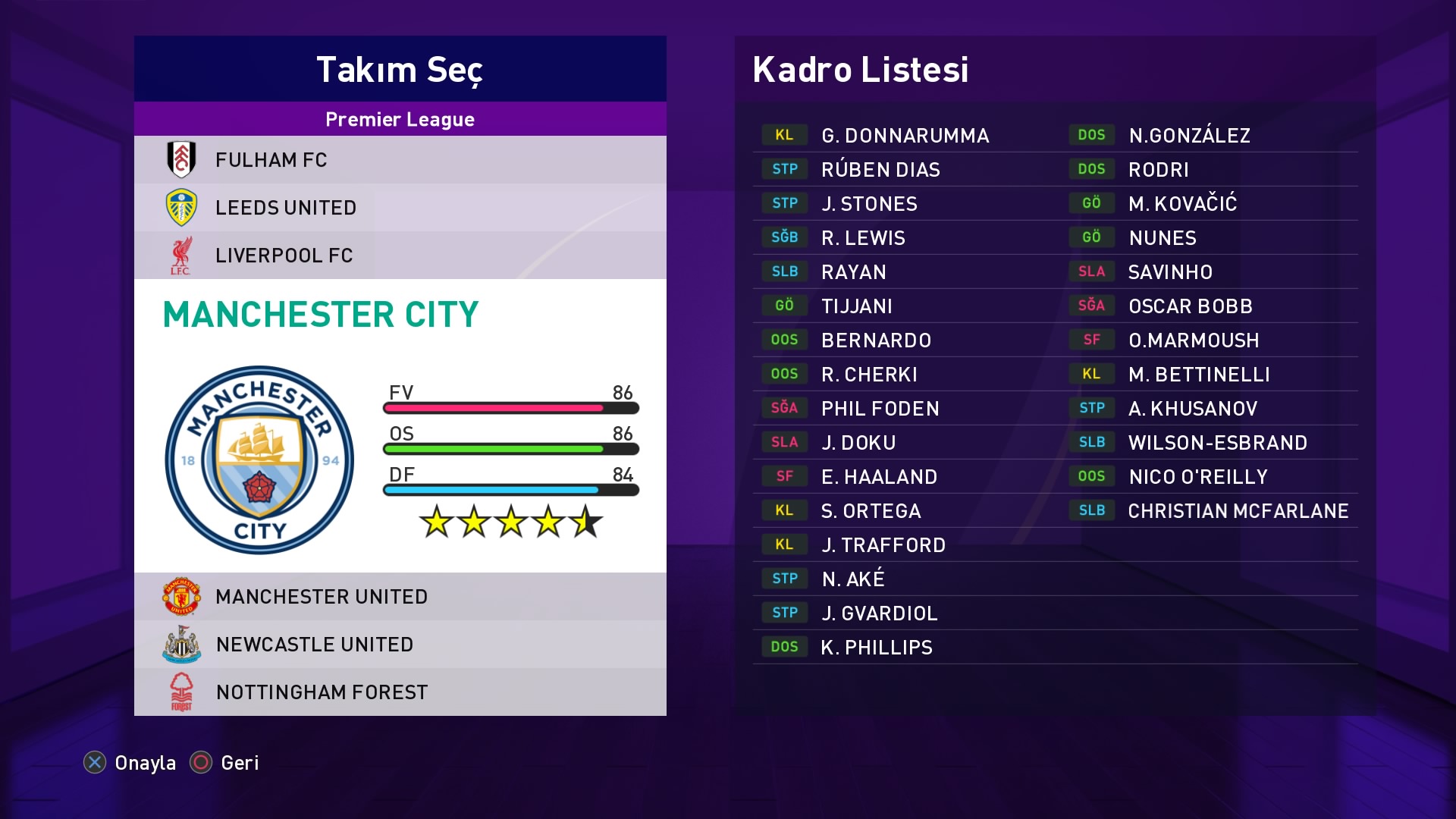
Task: Select Newcastle United from the list
Action: [x=400, y=645]
